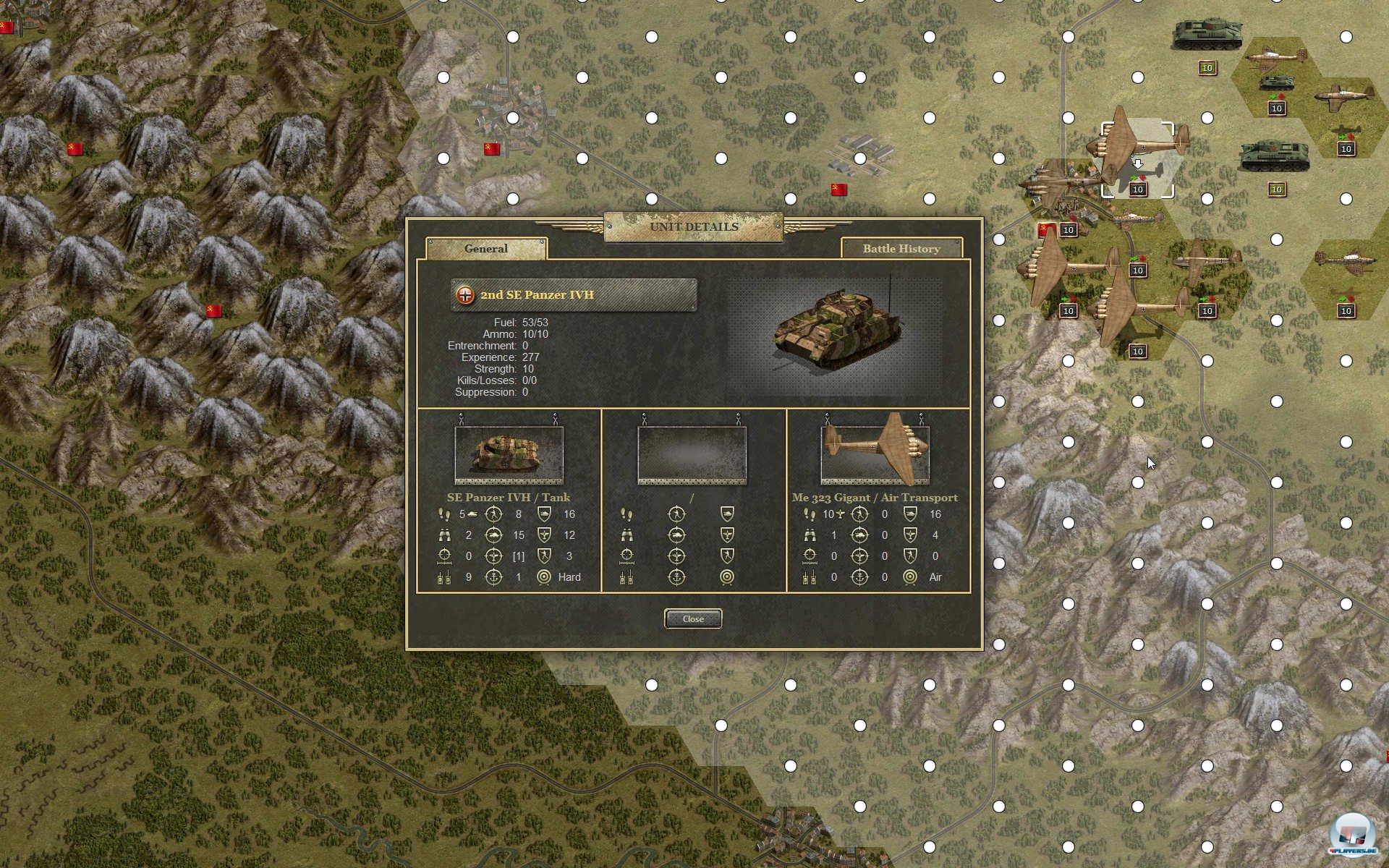Select the air defense plane shield icon showing 12

point(545,535)
